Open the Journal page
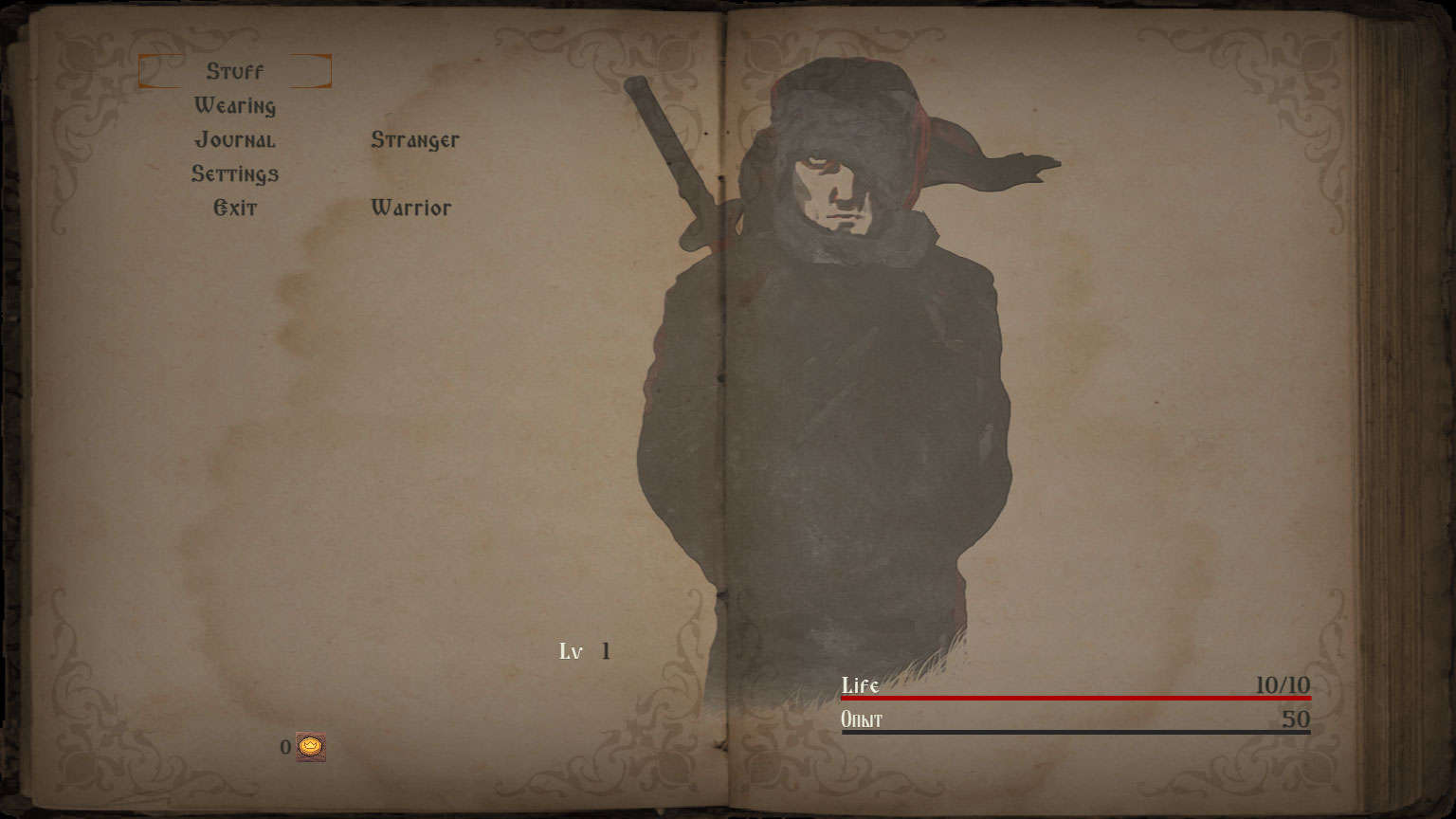The image size is (1456, 819). 235,140
